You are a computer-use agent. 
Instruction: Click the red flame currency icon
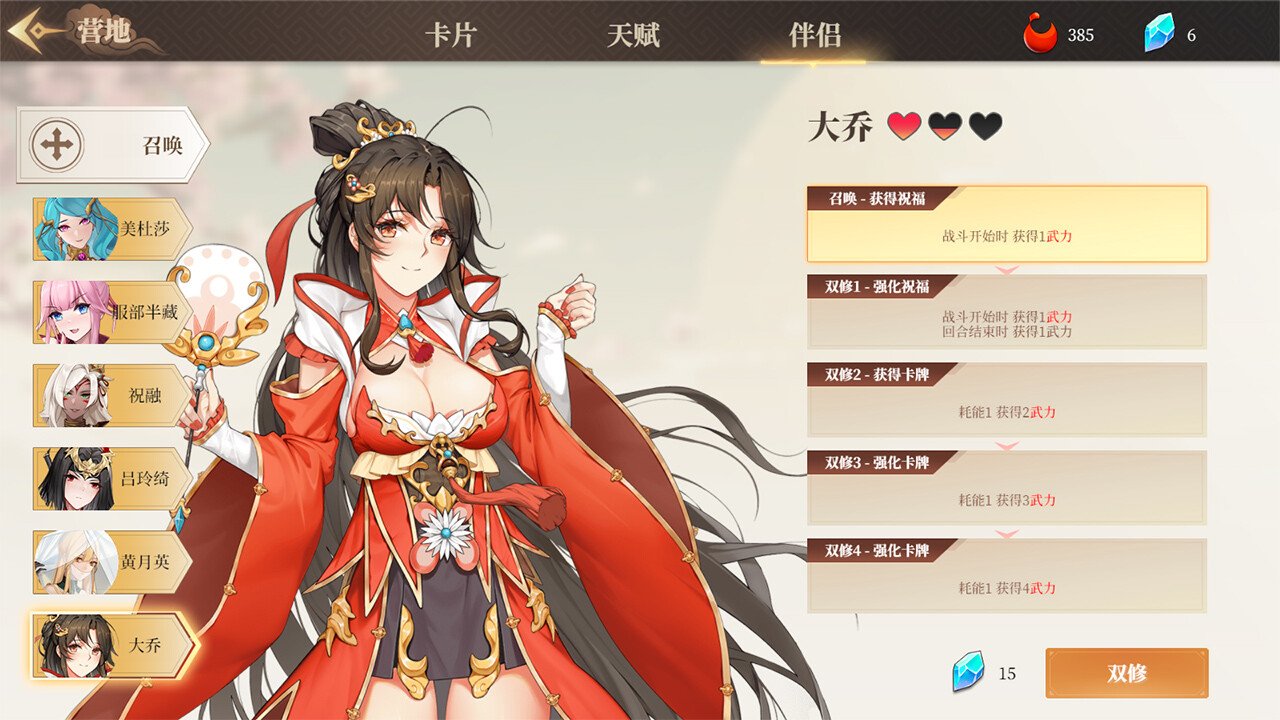(x=1040, y=31)
